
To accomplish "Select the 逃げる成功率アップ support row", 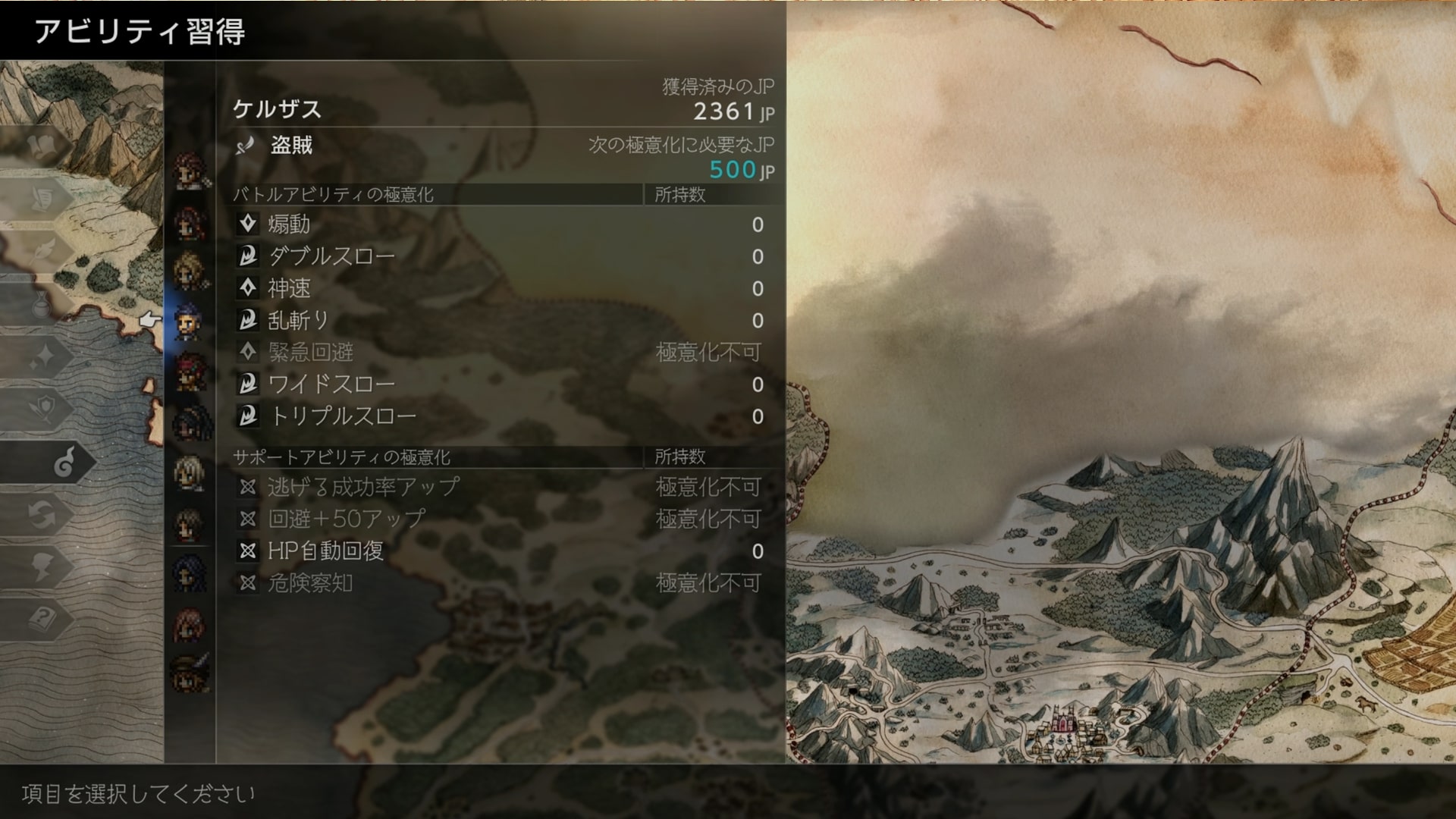I will pyautogui.click(x=363, y=487).
